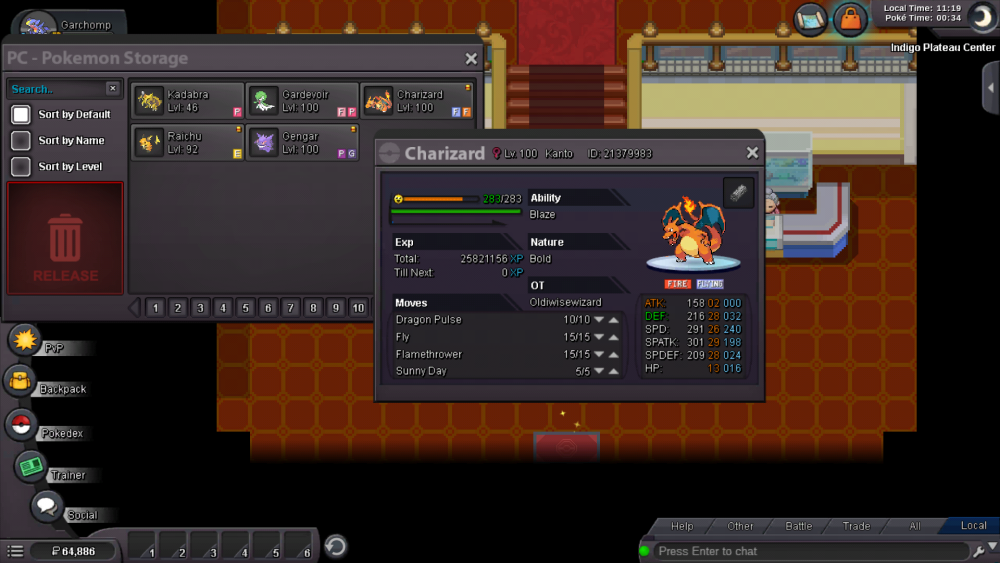The height and width of the screenshot is (563, 1000).
Task: Enable Sort by Name
Action: pos(21,141)
